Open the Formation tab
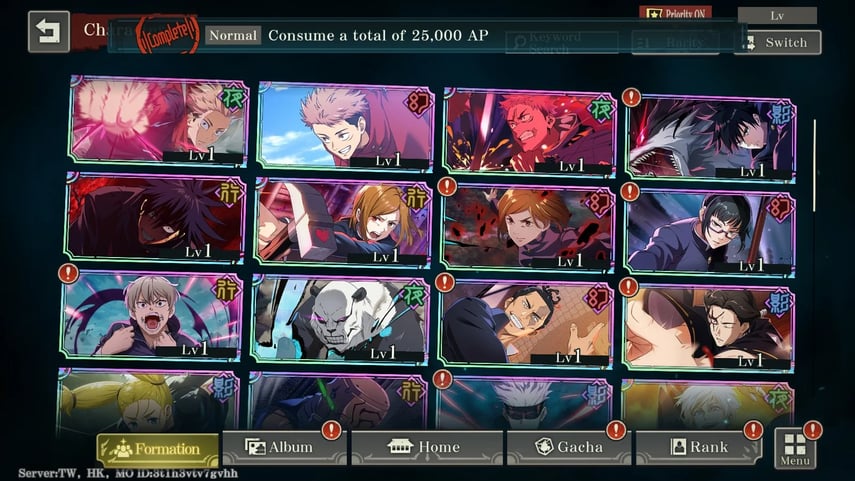The width and height of the screenshot is (855, 481). 158,449
